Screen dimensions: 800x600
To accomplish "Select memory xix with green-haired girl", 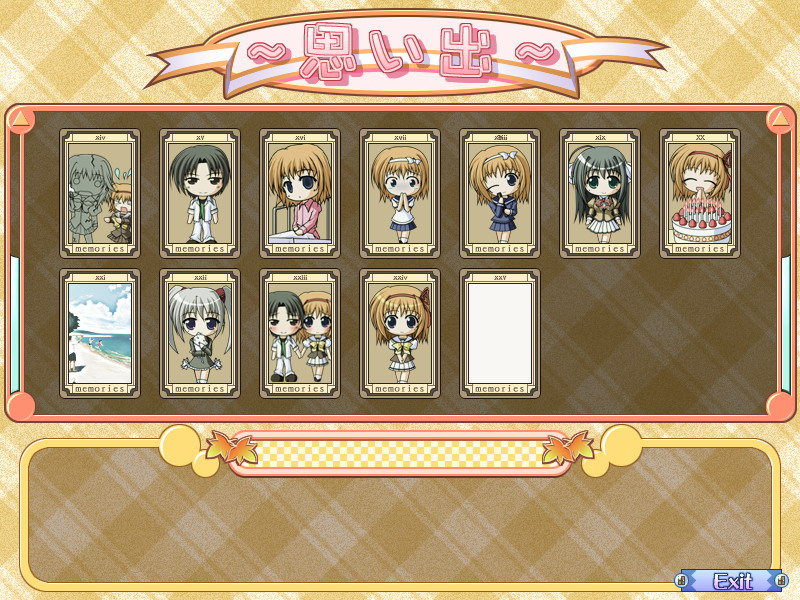I will pos(600,193).
